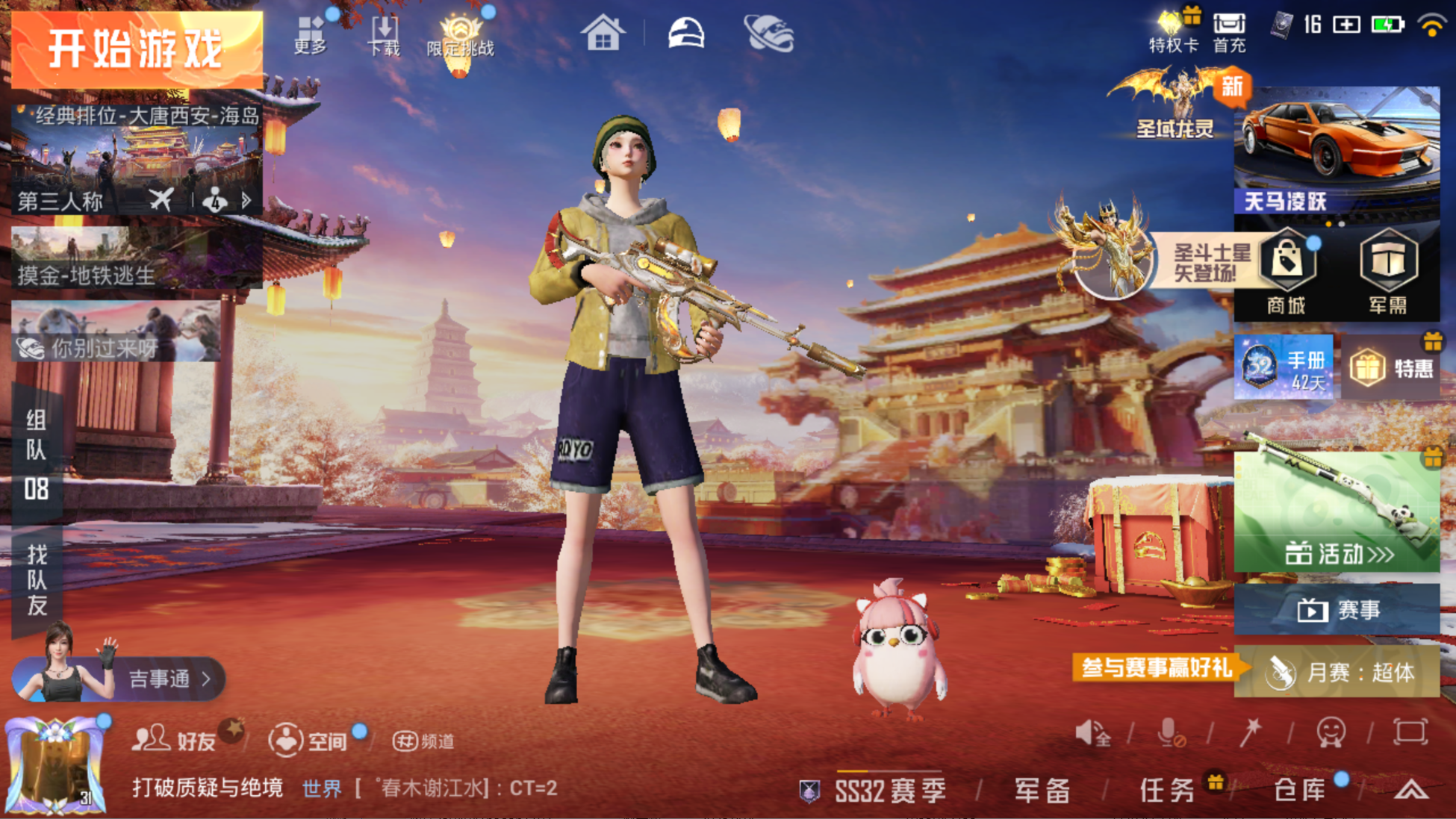
Task: Show the 特惠 special offers
Action: (x=1392, y=367)
